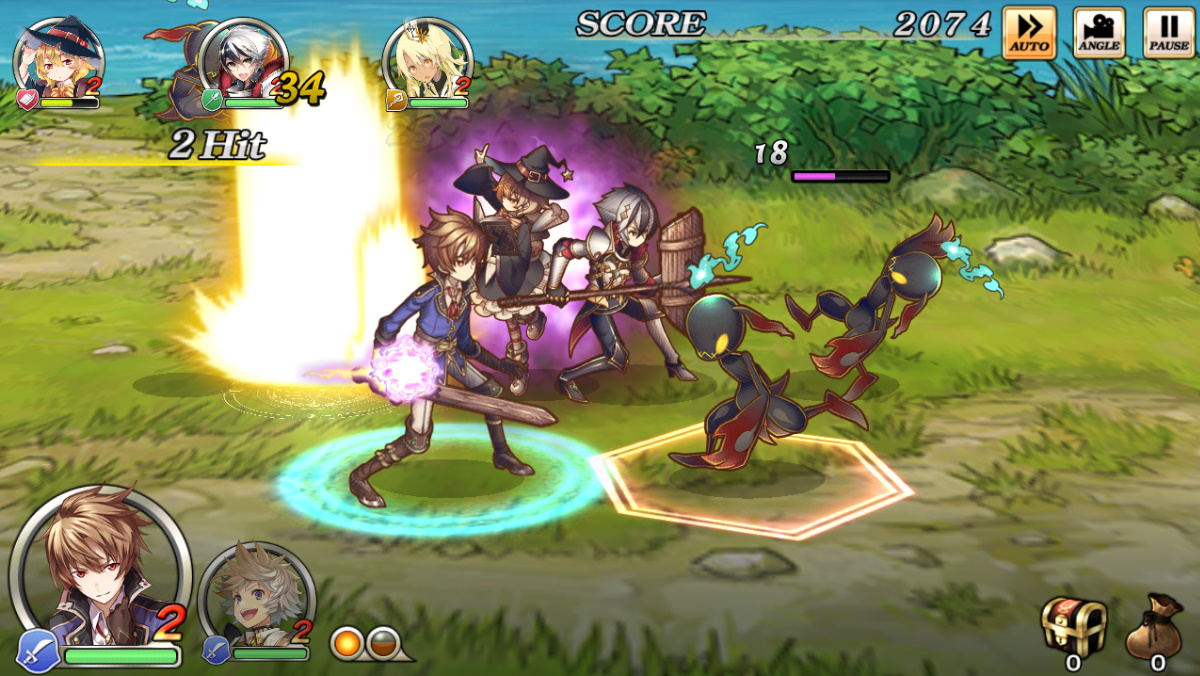Toggle the AUTO battle button
Screen dimensions: 1200x676
click(x=1029, y=32)
